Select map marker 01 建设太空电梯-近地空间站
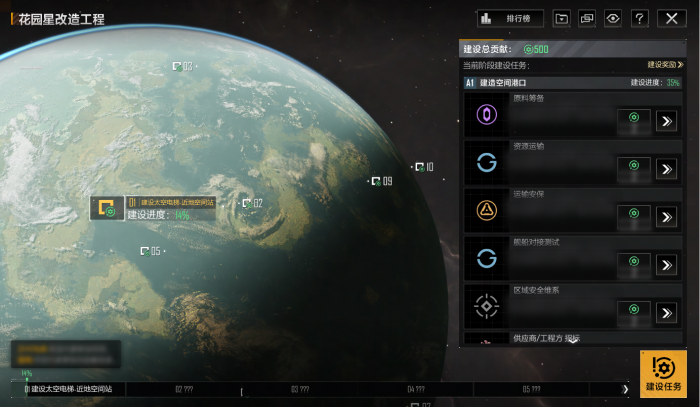This screenshot has width=700, height=407. (105, 209)
